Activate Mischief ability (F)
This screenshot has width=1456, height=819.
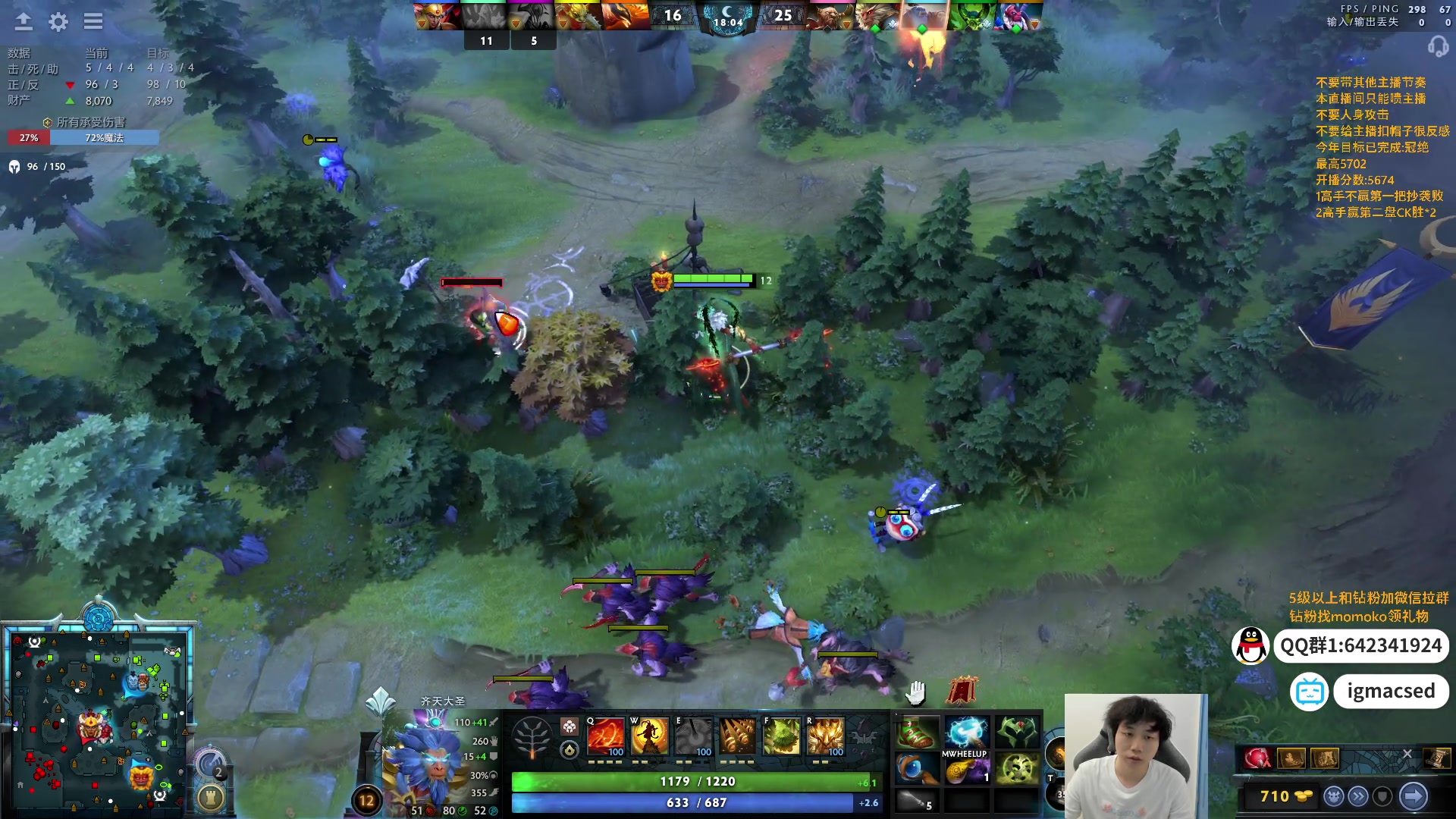tap(782, 736)
